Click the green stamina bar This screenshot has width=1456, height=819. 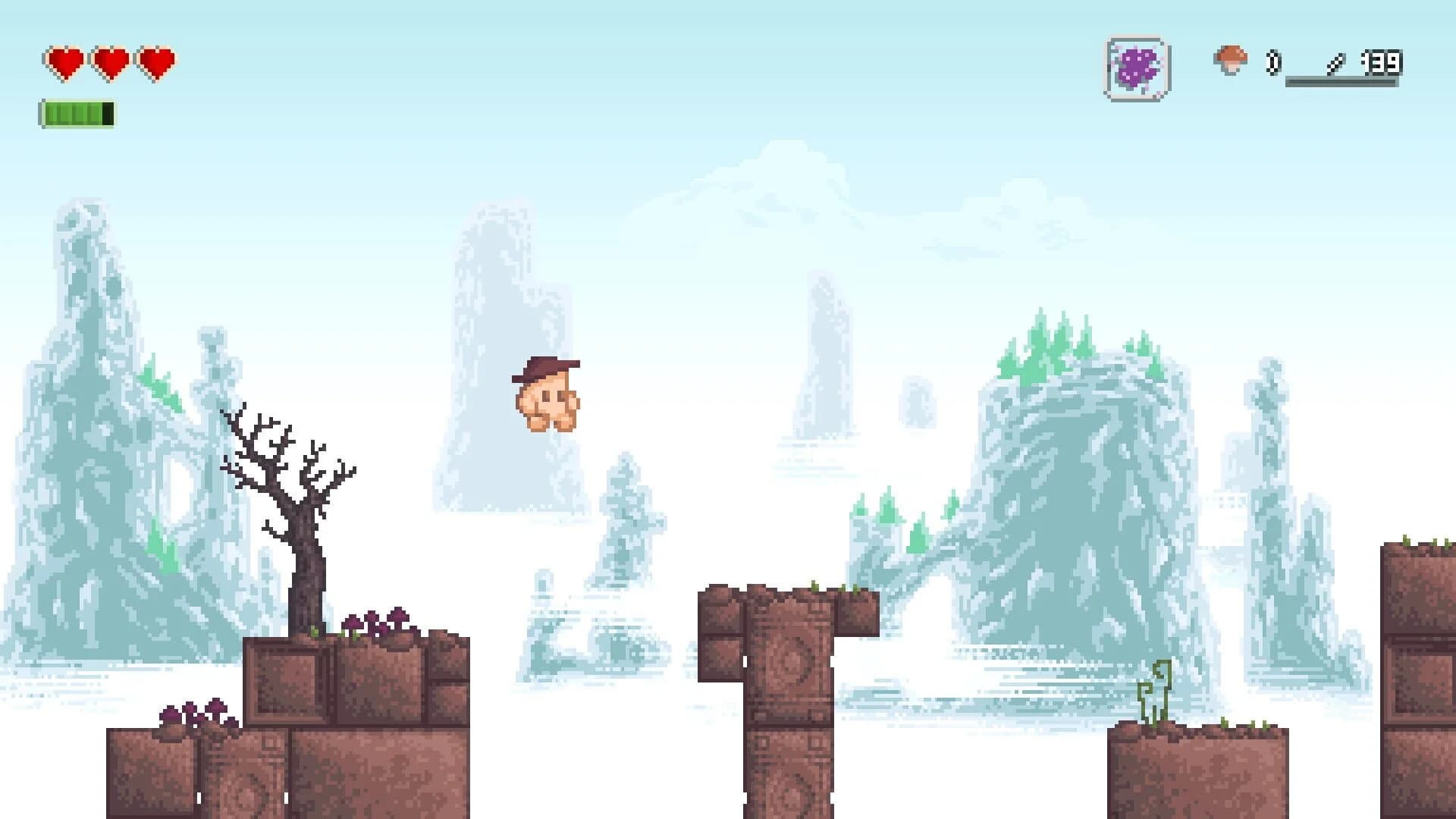[76, 114]
